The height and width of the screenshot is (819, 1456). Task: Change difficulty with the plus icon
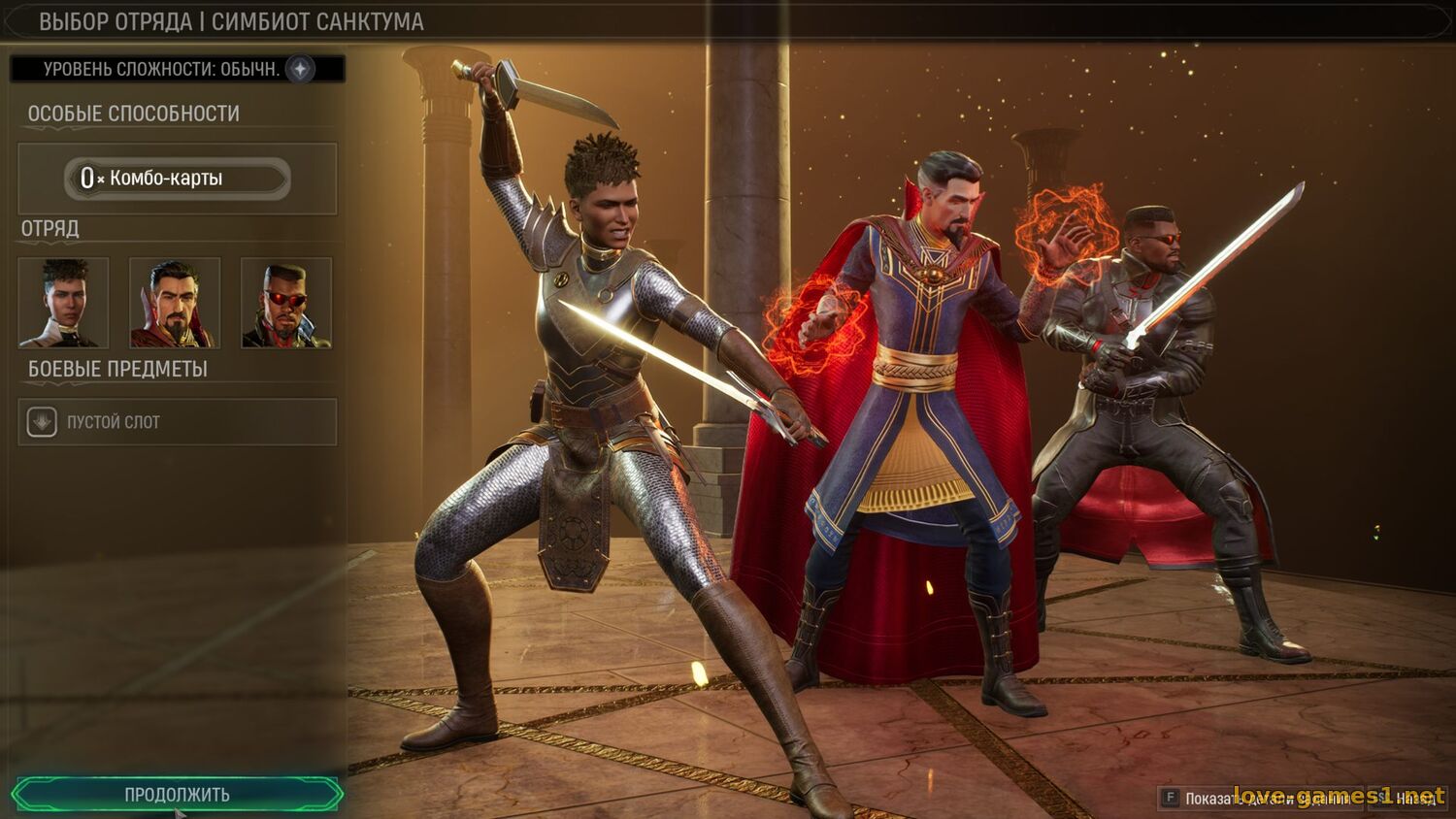coord(301,69)
